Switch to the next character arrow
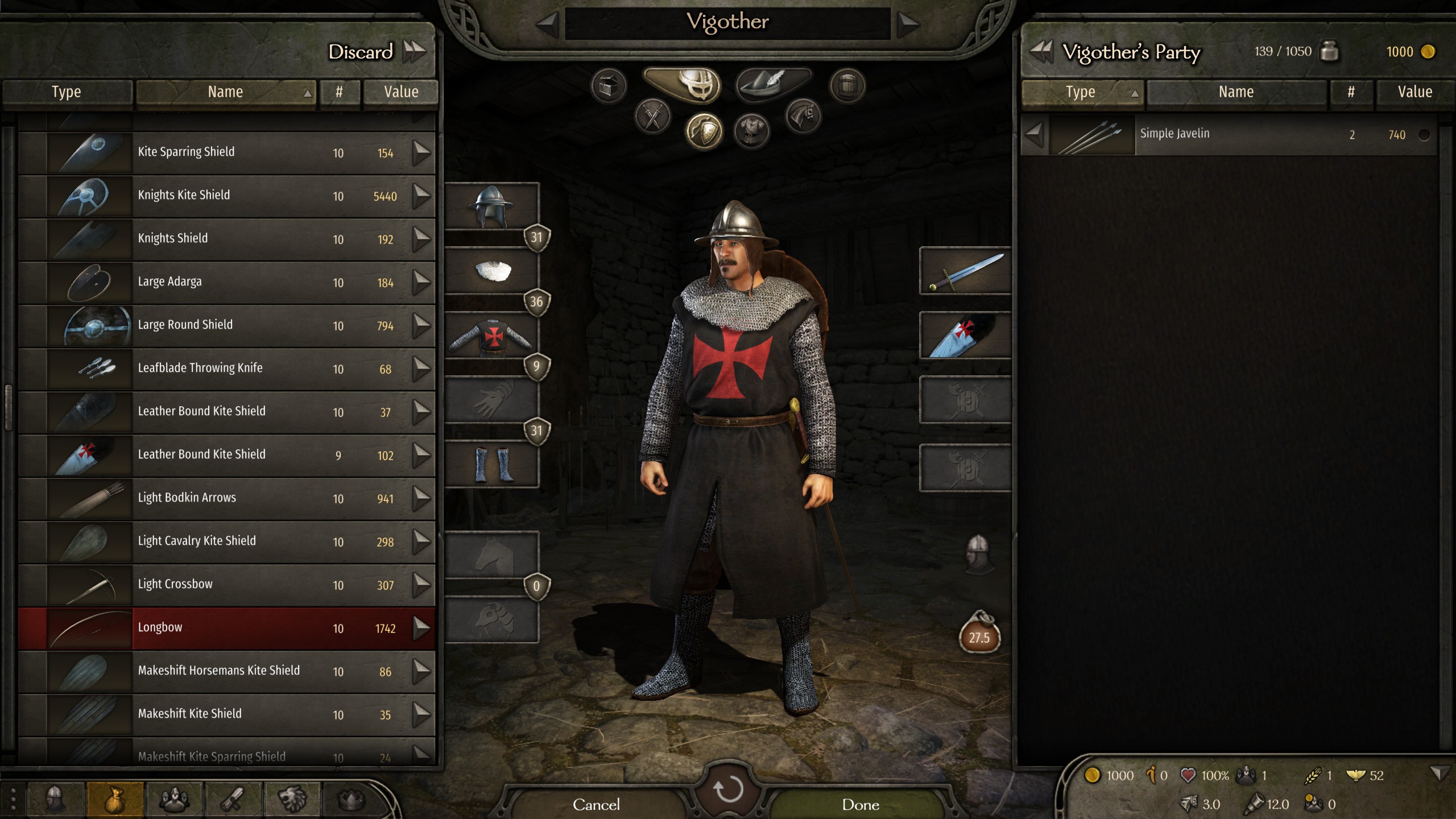The height and width of the screenshot is (819, 1456). pyautogui.click(x=908, y=24)
